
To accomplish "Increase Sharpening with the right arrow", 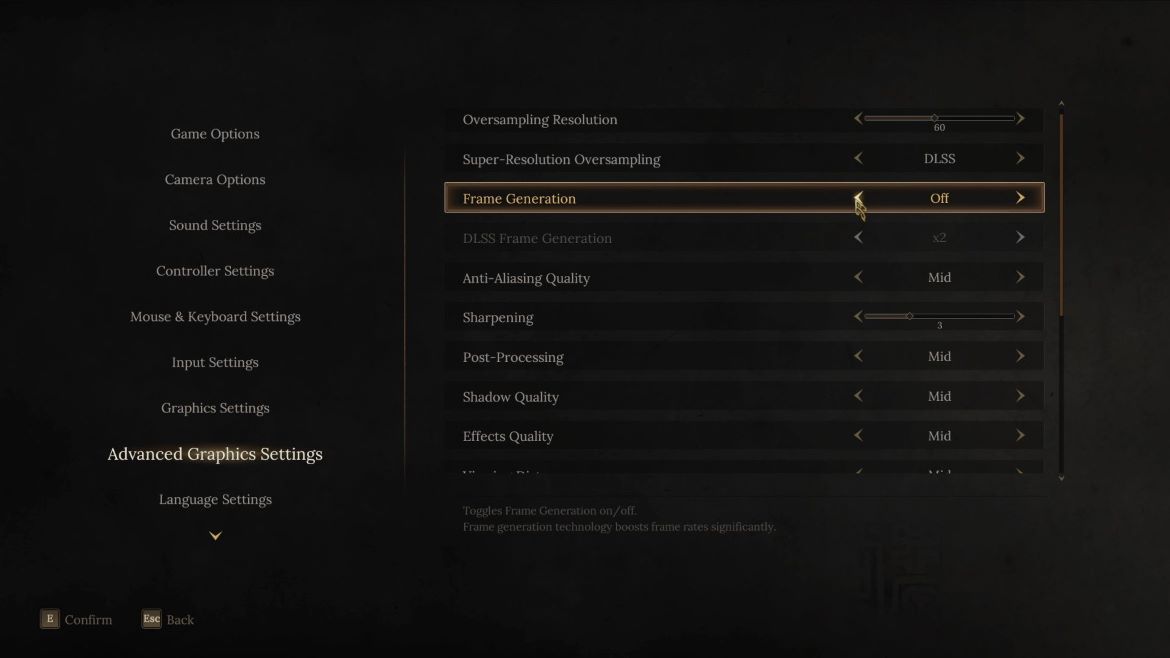I will click(1020, 317).
